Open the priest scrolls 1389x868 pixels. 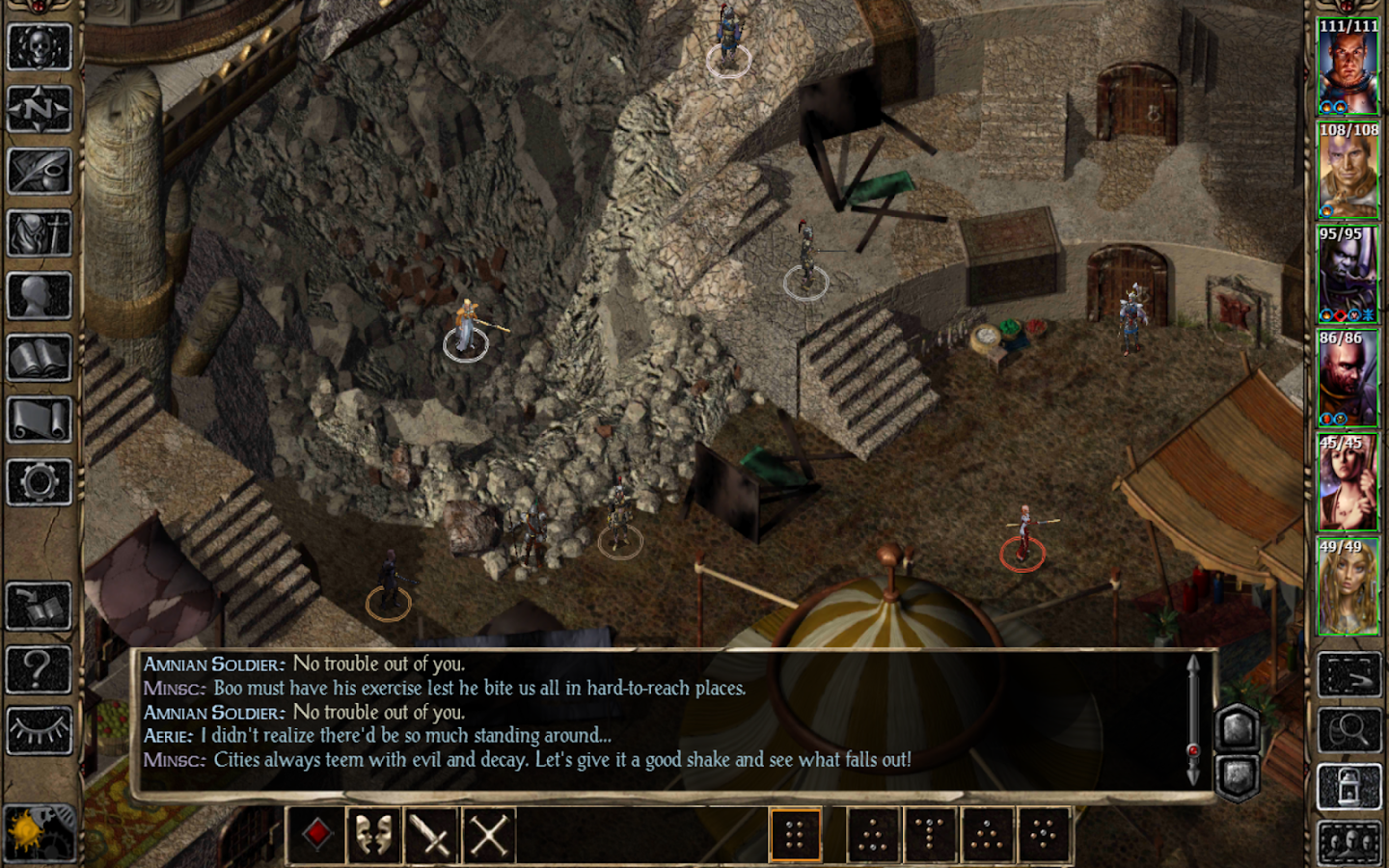pos(39,417)
